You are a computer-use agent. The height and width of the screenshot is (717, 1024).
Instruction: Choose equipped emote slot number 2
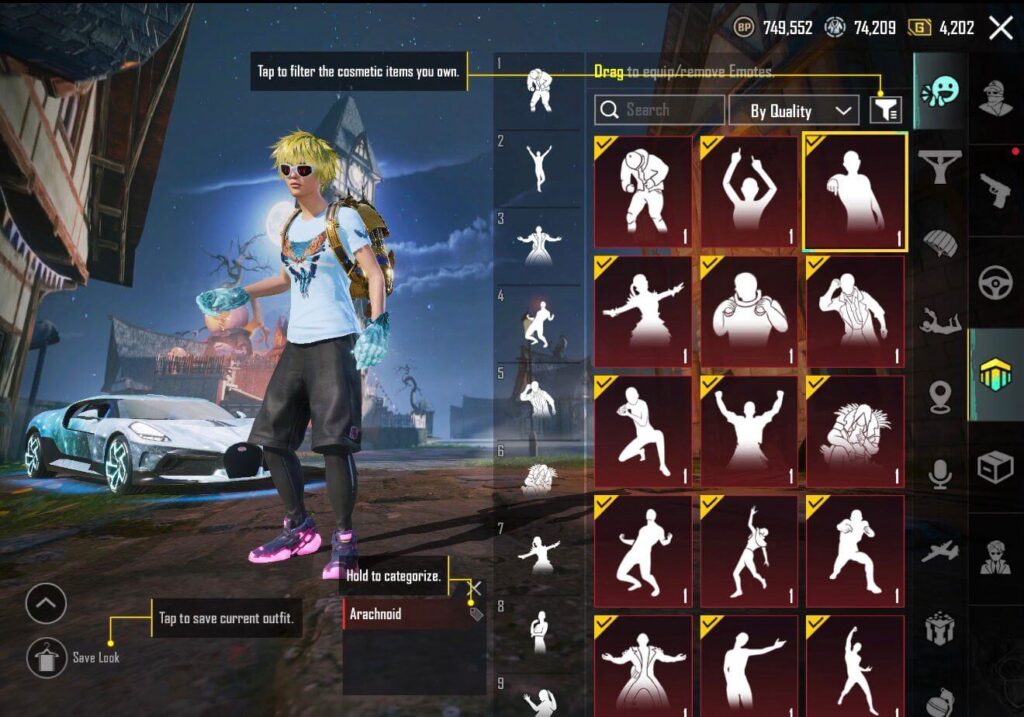(539, 166)
